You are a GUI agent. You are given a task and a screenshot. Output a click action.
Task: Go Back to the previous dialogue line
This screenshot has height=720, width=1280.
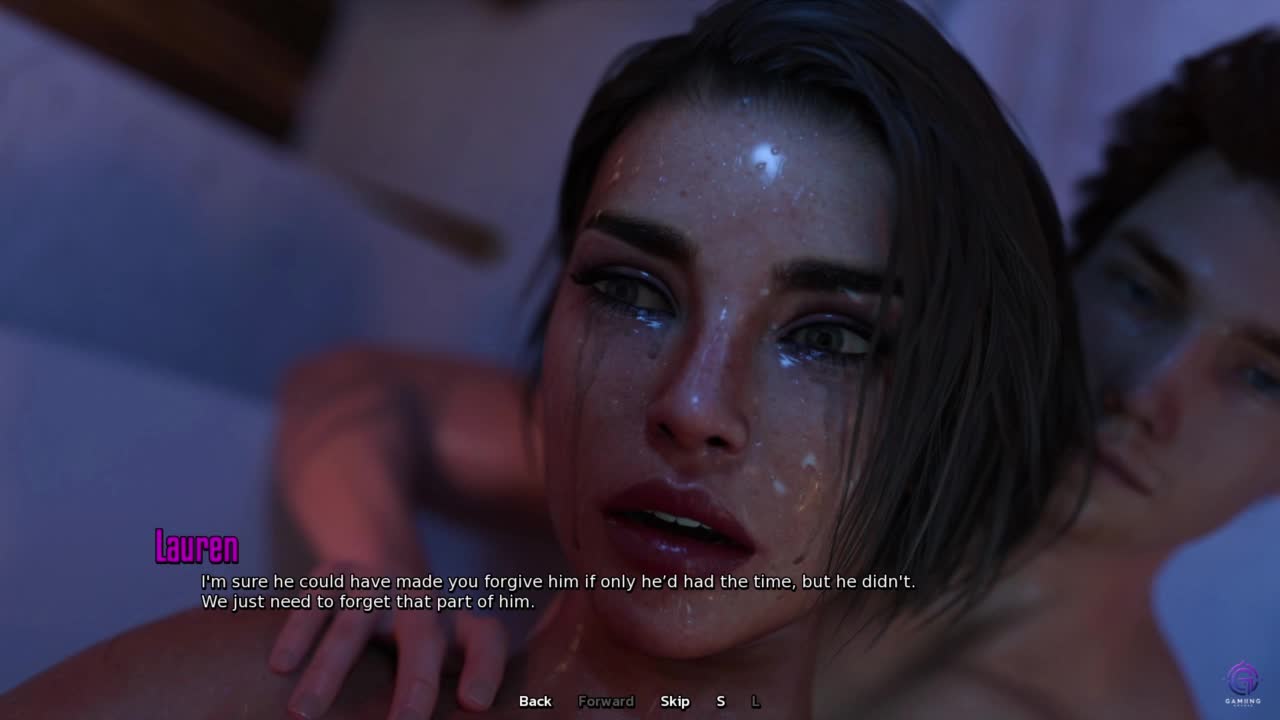(x=535, y=701)
